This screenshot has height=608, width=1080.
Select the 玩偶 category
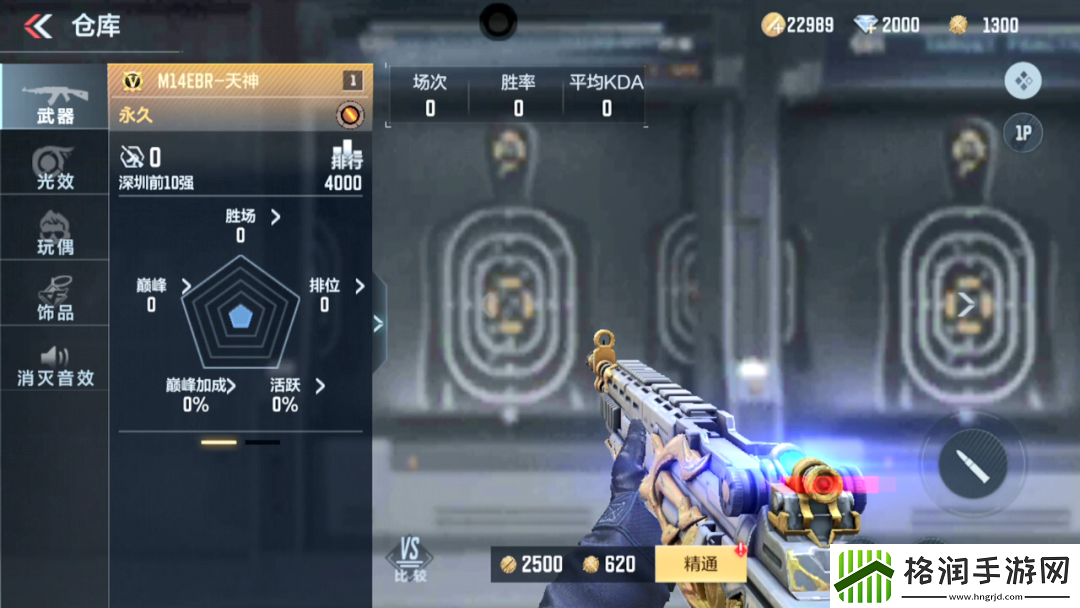tap(54, 233)
